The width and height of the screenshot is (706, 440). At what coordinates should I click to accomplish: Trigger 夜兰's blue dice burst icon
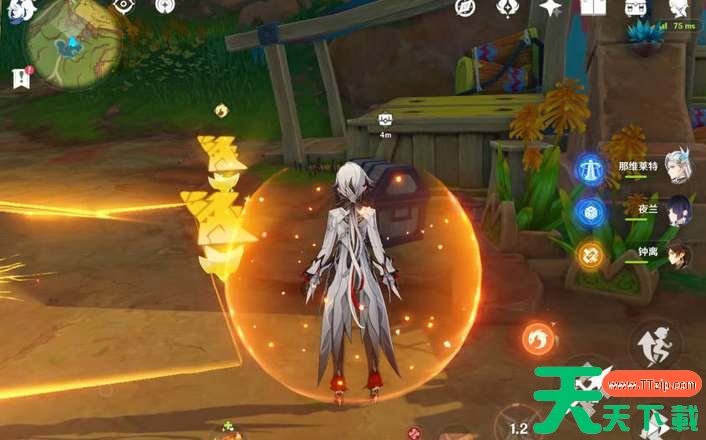(591, 211)
